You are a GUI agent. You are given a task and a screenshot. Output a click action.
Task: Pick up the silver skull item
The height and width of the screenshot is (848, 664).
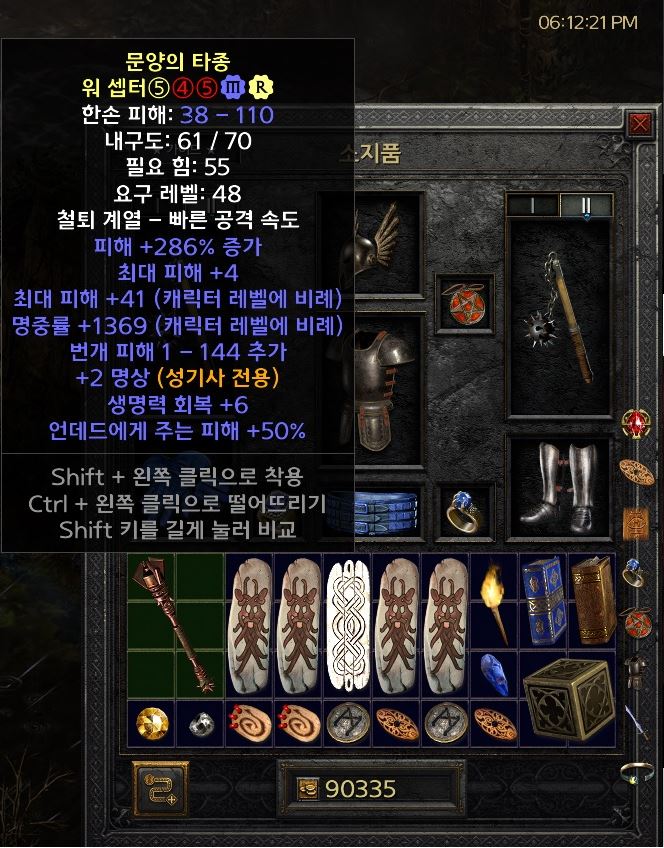tap(200, 723)
